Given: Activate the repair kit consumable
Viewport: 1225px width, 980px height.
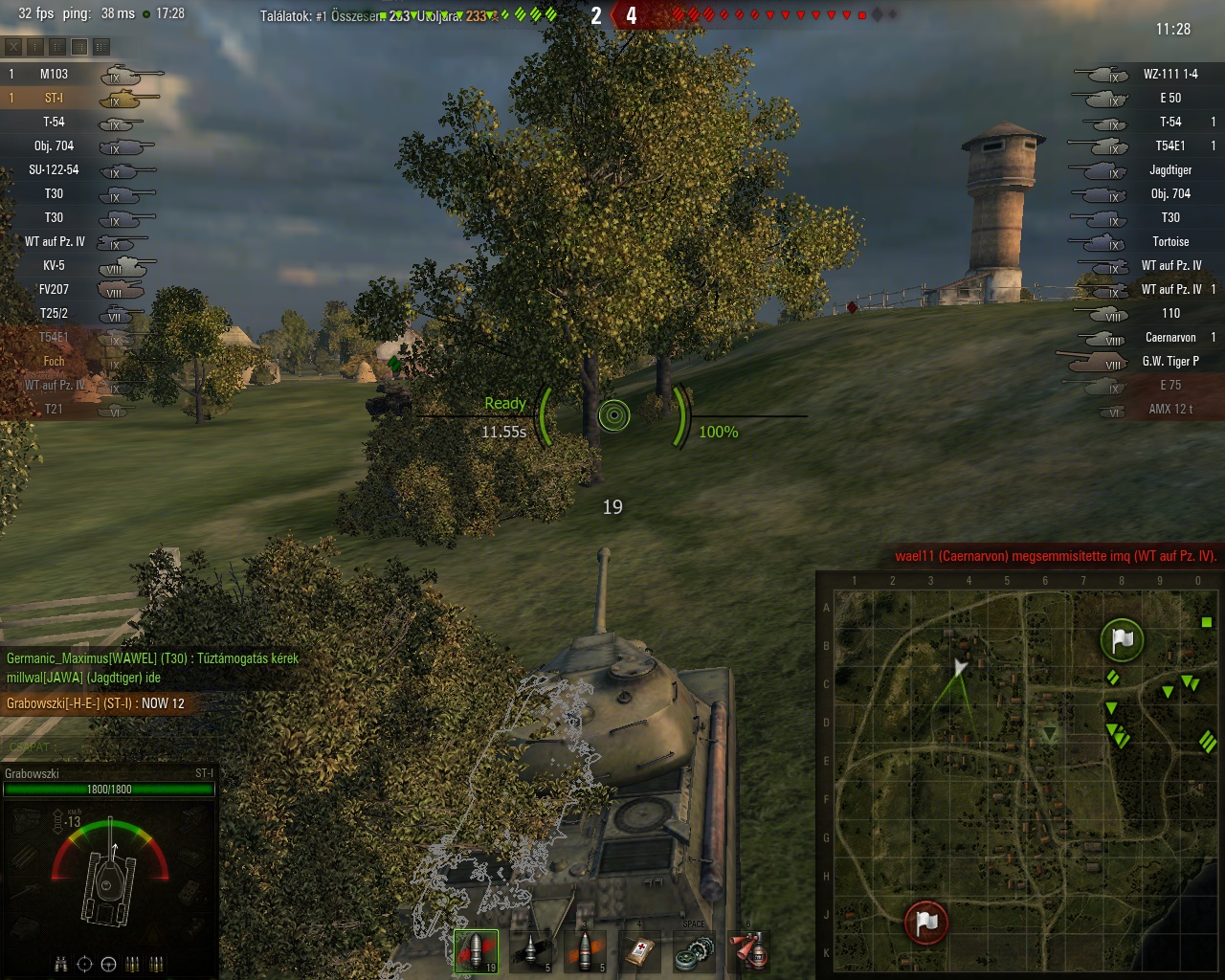Looking at the screenshot, I should (694, 950).
